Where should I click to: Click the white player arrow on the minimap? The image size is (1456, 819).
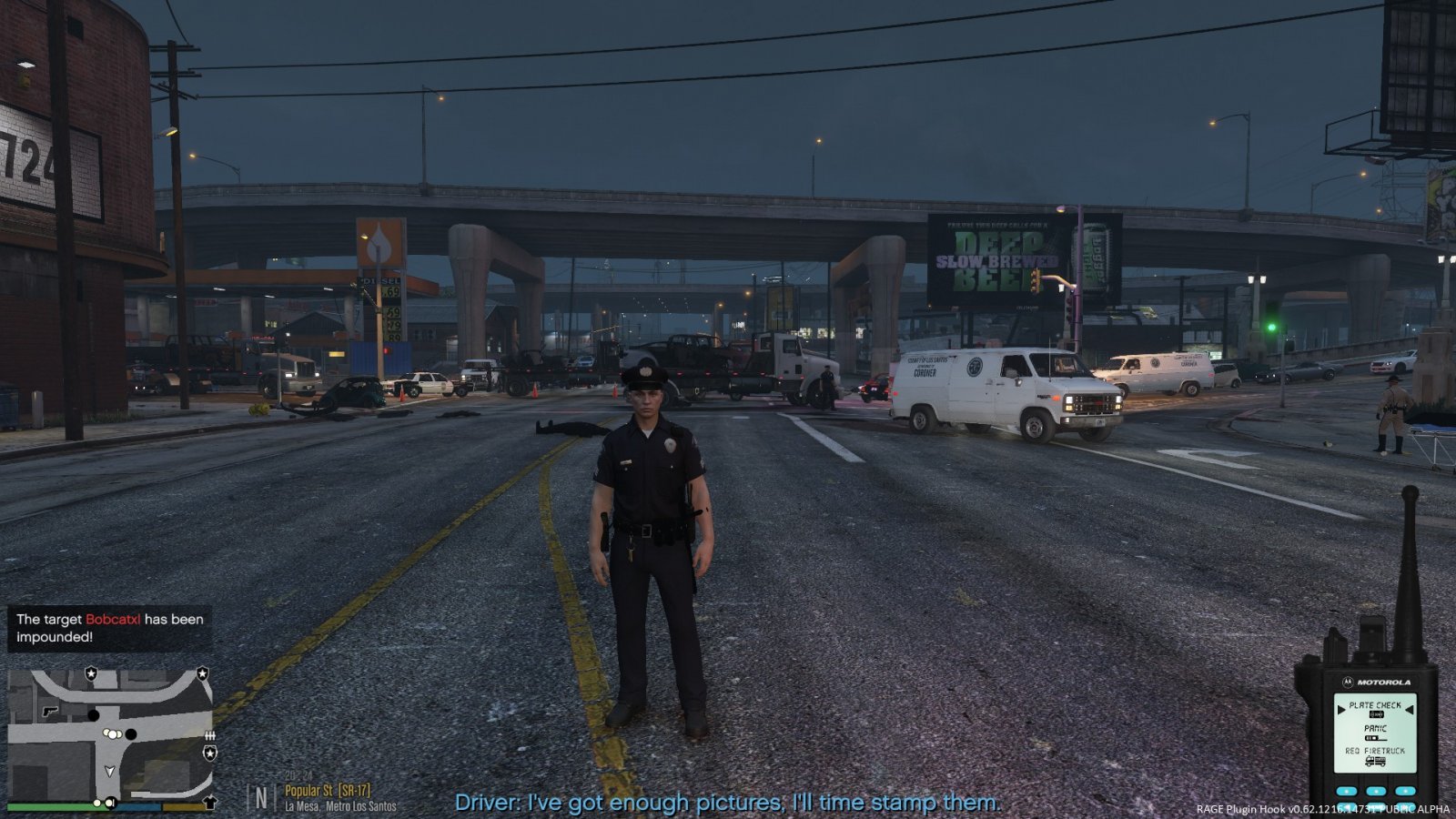[110, 771]
